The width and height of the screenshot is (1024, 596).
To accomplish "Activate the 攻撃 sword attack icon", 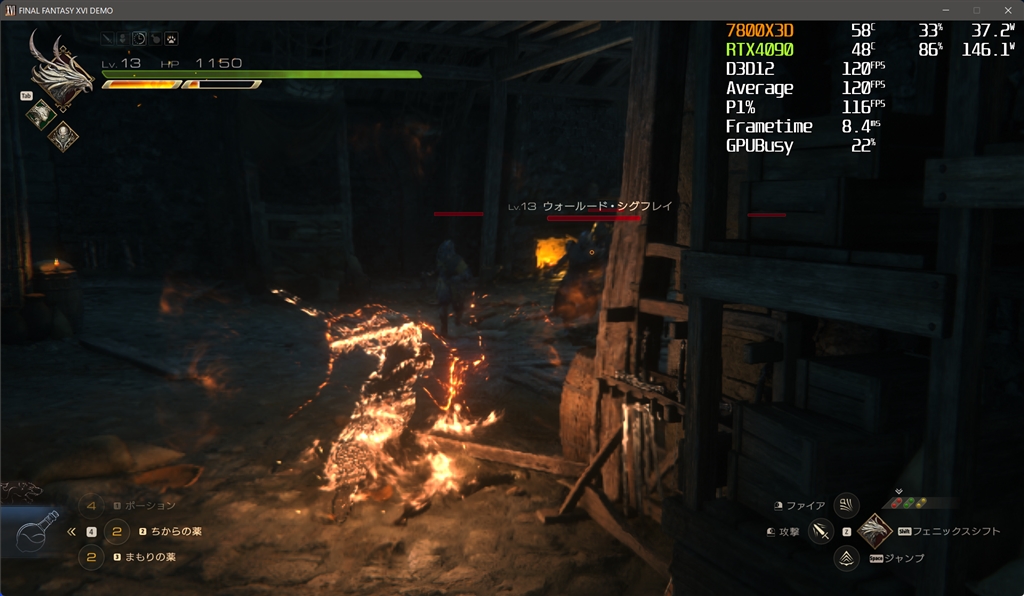I will 822,532.
